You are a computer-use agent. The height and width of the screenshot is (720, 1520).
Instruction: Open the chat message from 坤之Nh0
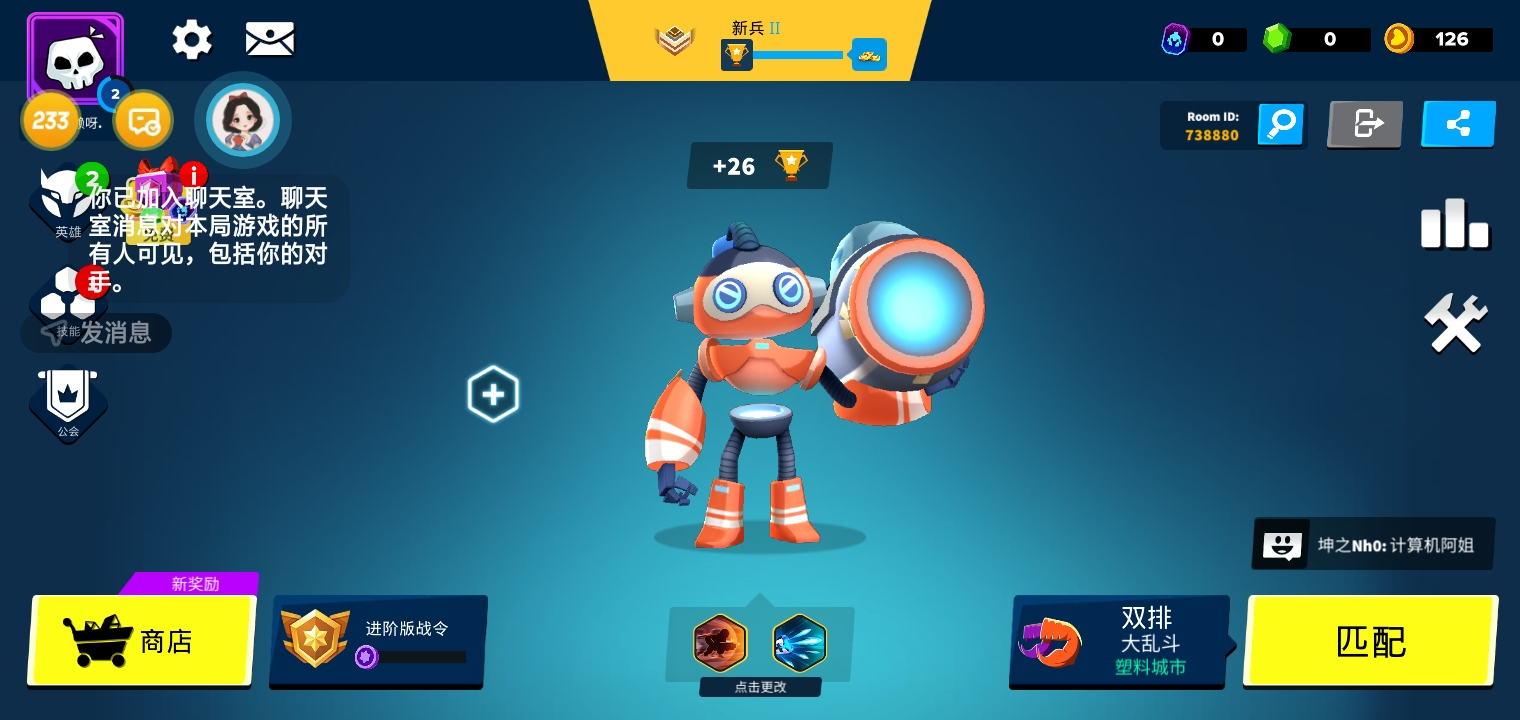pos(1373,545)
